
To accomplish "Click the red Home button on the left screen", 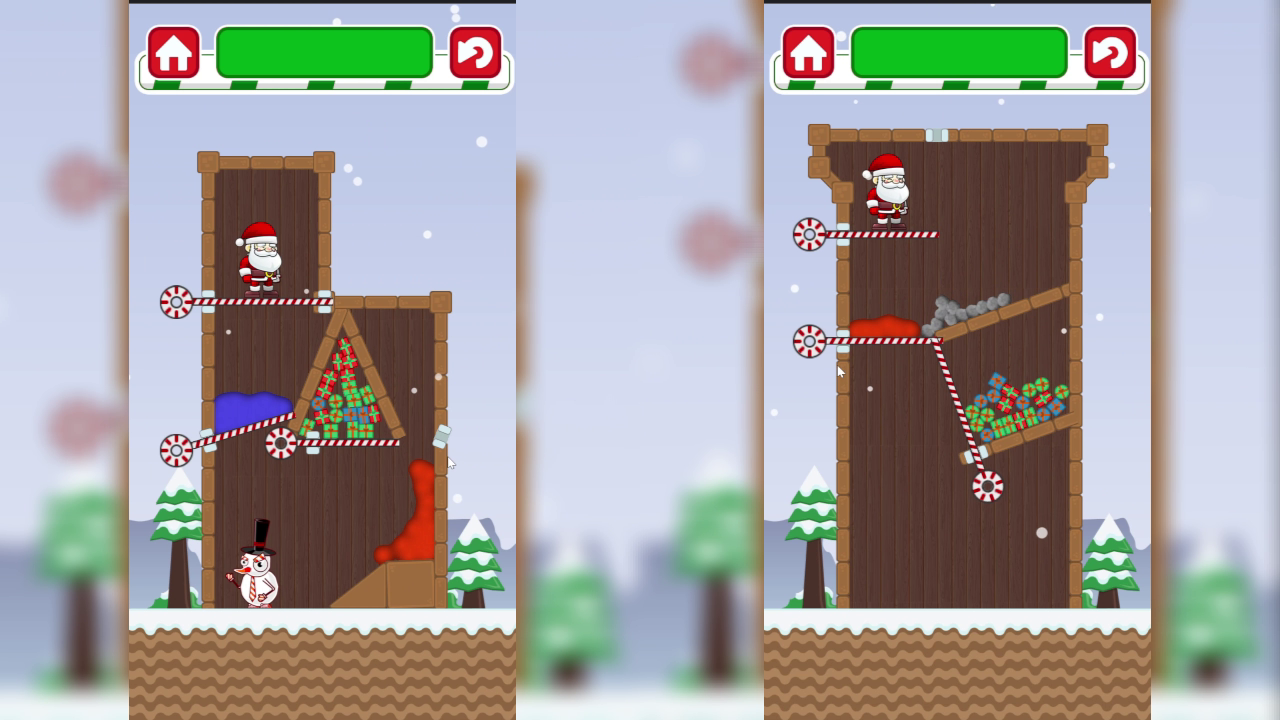I will click(x=173, y=51).
